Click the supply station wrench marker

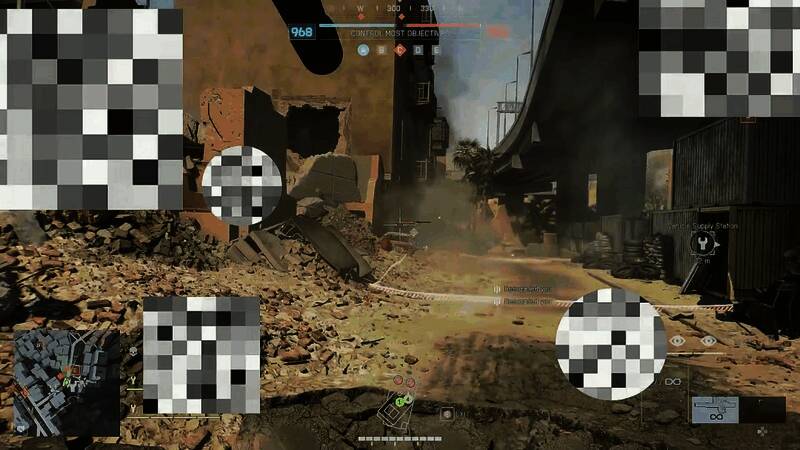[706, 243]
